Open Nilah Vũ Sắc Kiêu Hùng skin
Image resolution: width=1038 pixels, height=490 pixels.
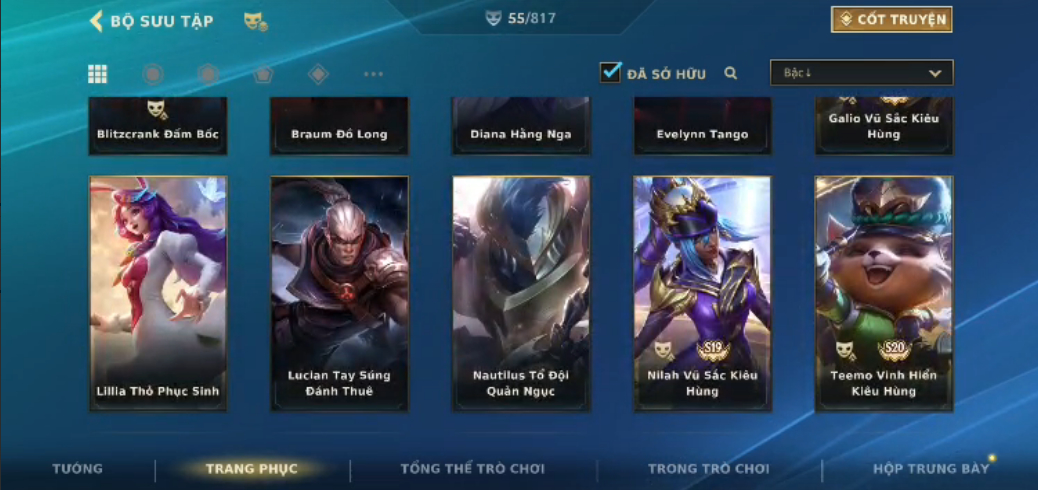[702, 293]
